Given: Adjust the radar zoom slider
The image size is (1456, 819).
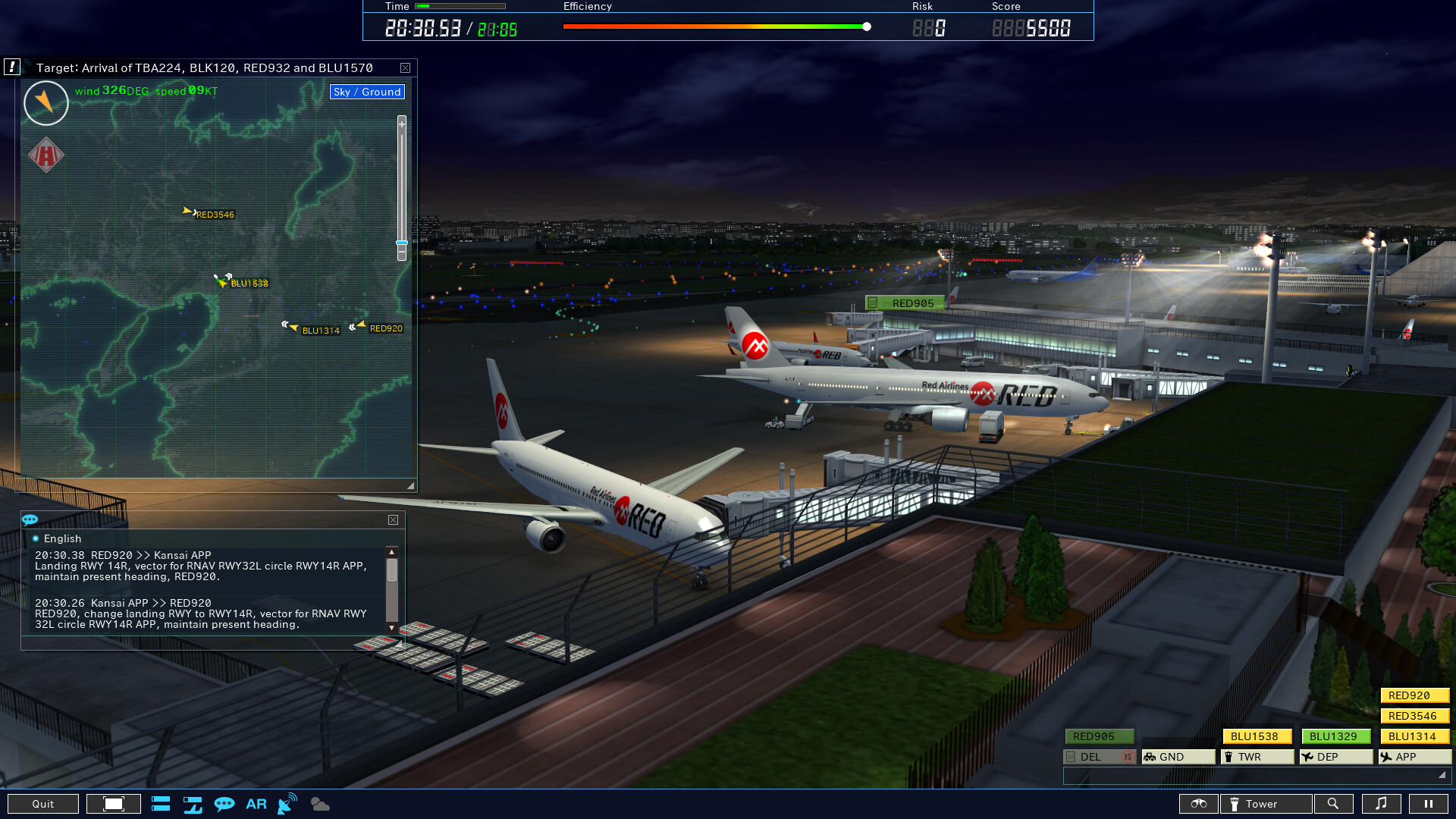Looking at the screenshot, I should (x=400, y=243).
